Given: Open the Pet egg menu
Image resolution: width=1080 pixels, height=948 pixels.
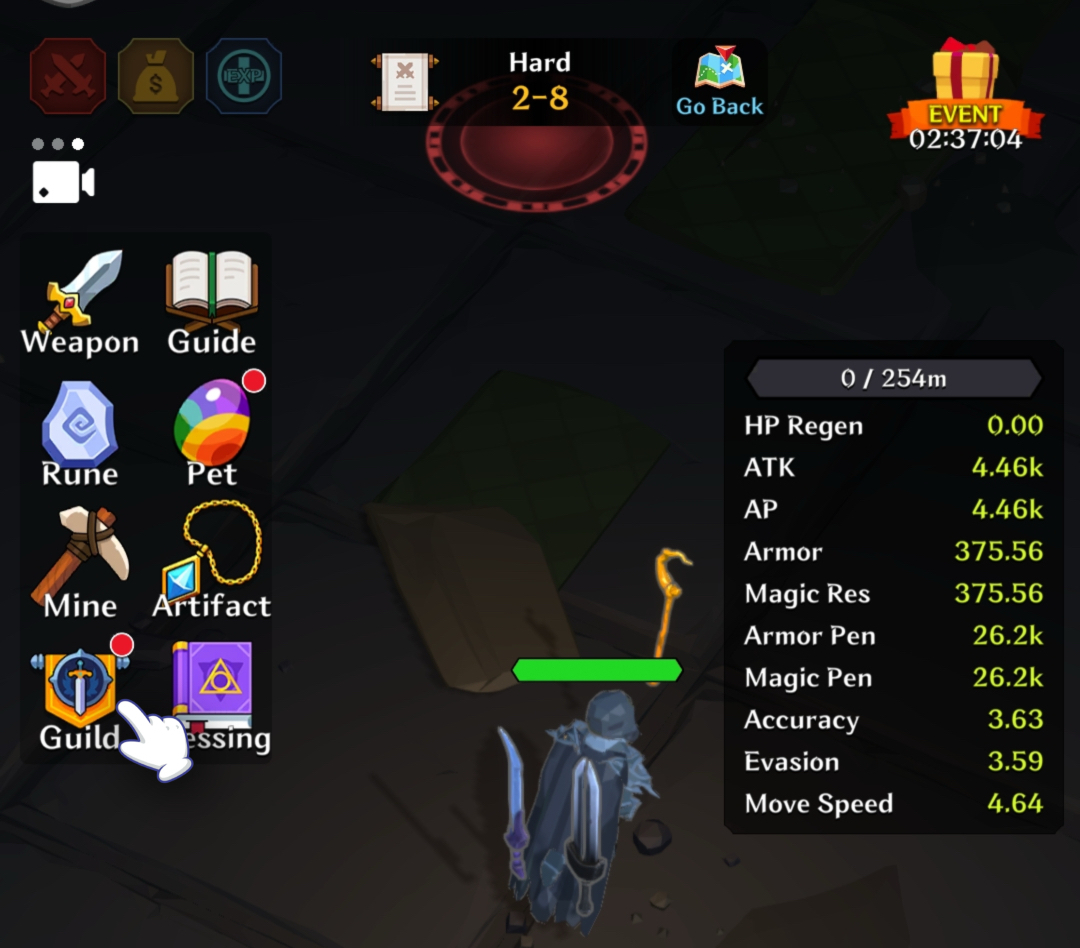Looking at the screenshot, I should (x=212, y=432).
